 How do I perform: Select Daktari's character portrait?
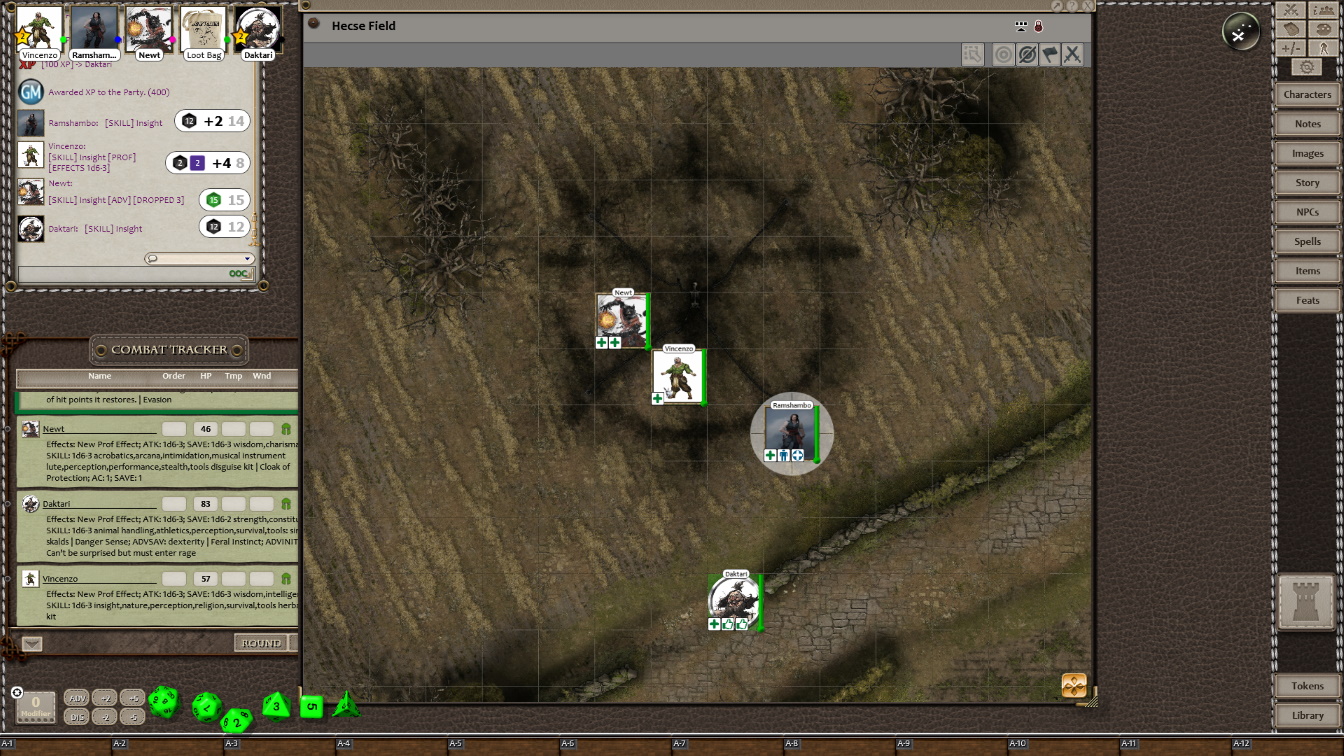(258, 29)
